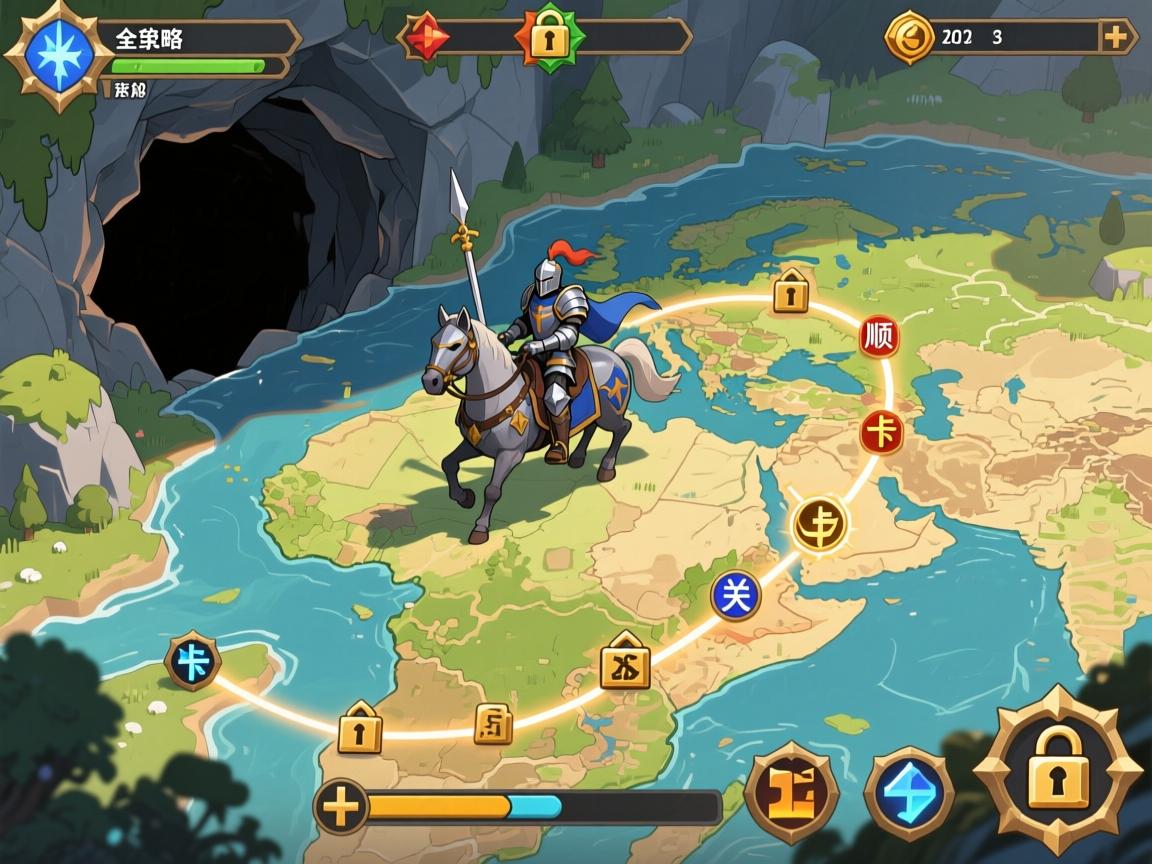The image size is (1152, 864).
Task: Select the red gem icon in the top bar
Action: click(429, 38)
